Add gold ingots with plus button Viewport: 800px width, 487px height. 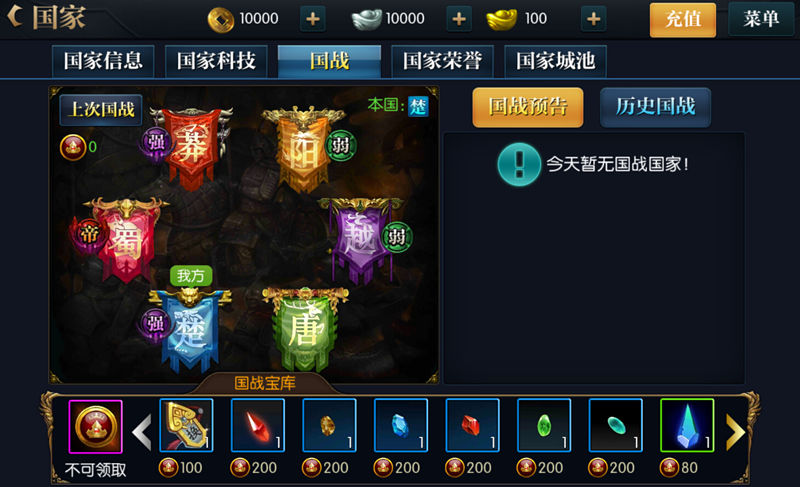(593, 19)
